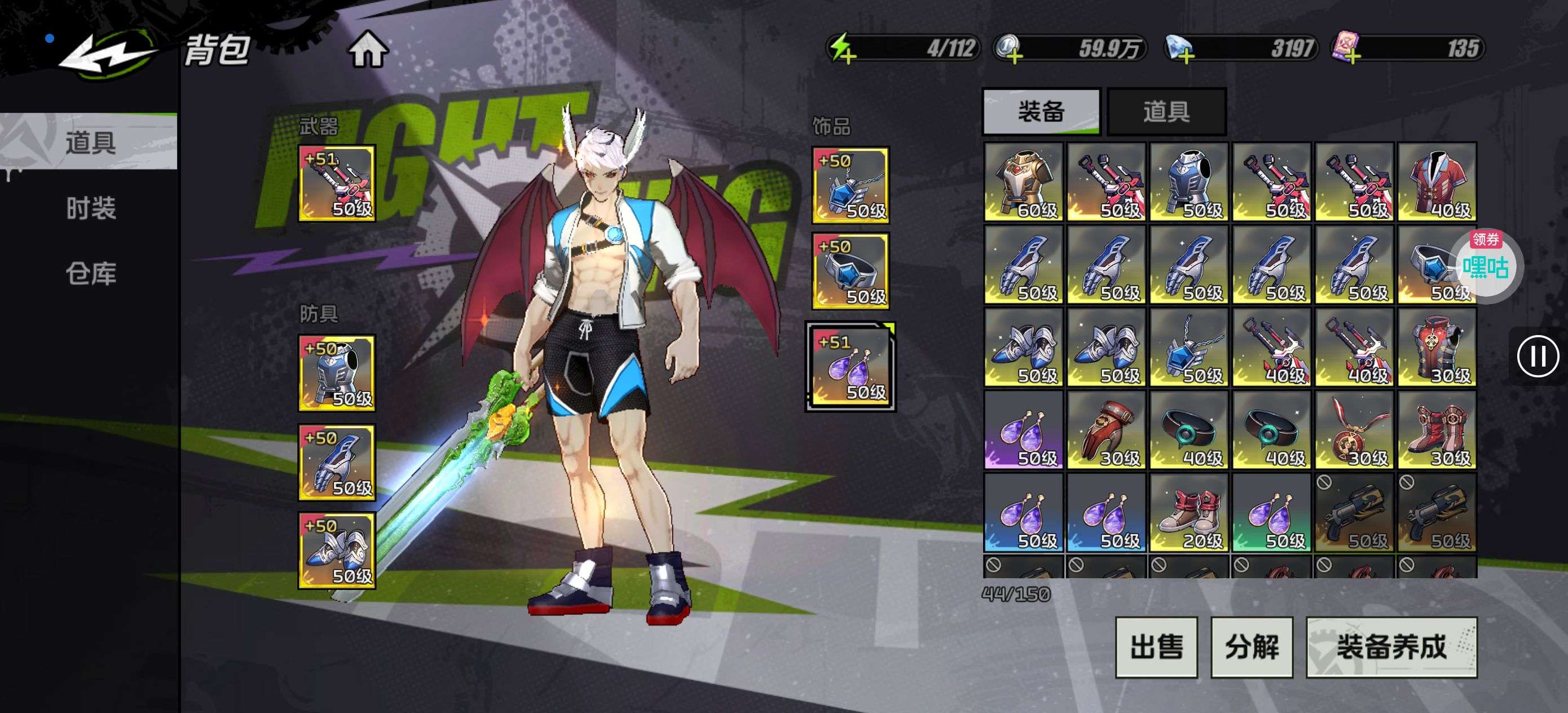
Task: Pick the level 60 gold armor item
Action: (x=1023, y=182)
